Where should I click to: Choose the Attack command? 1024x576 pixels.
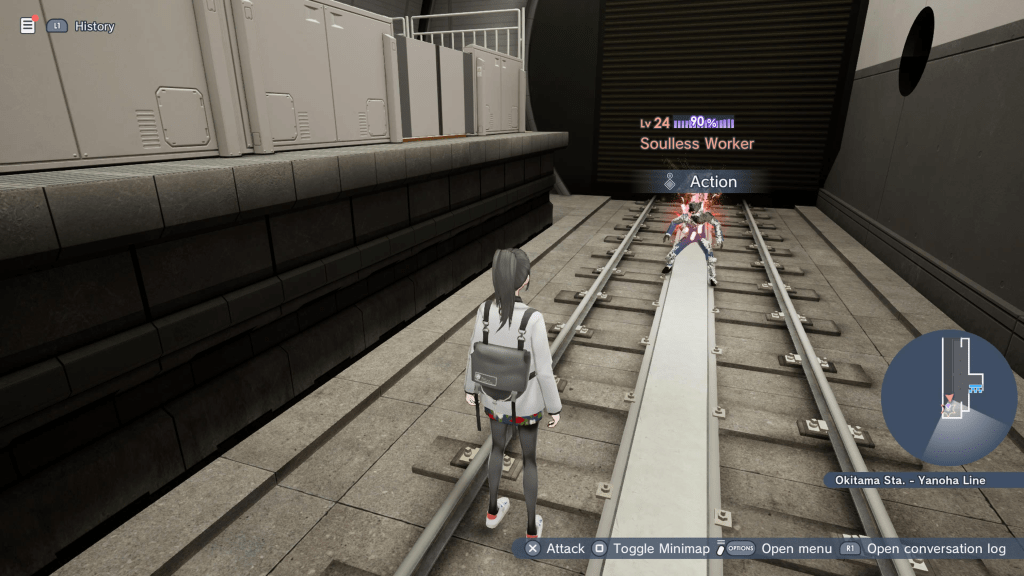[556, 548]
